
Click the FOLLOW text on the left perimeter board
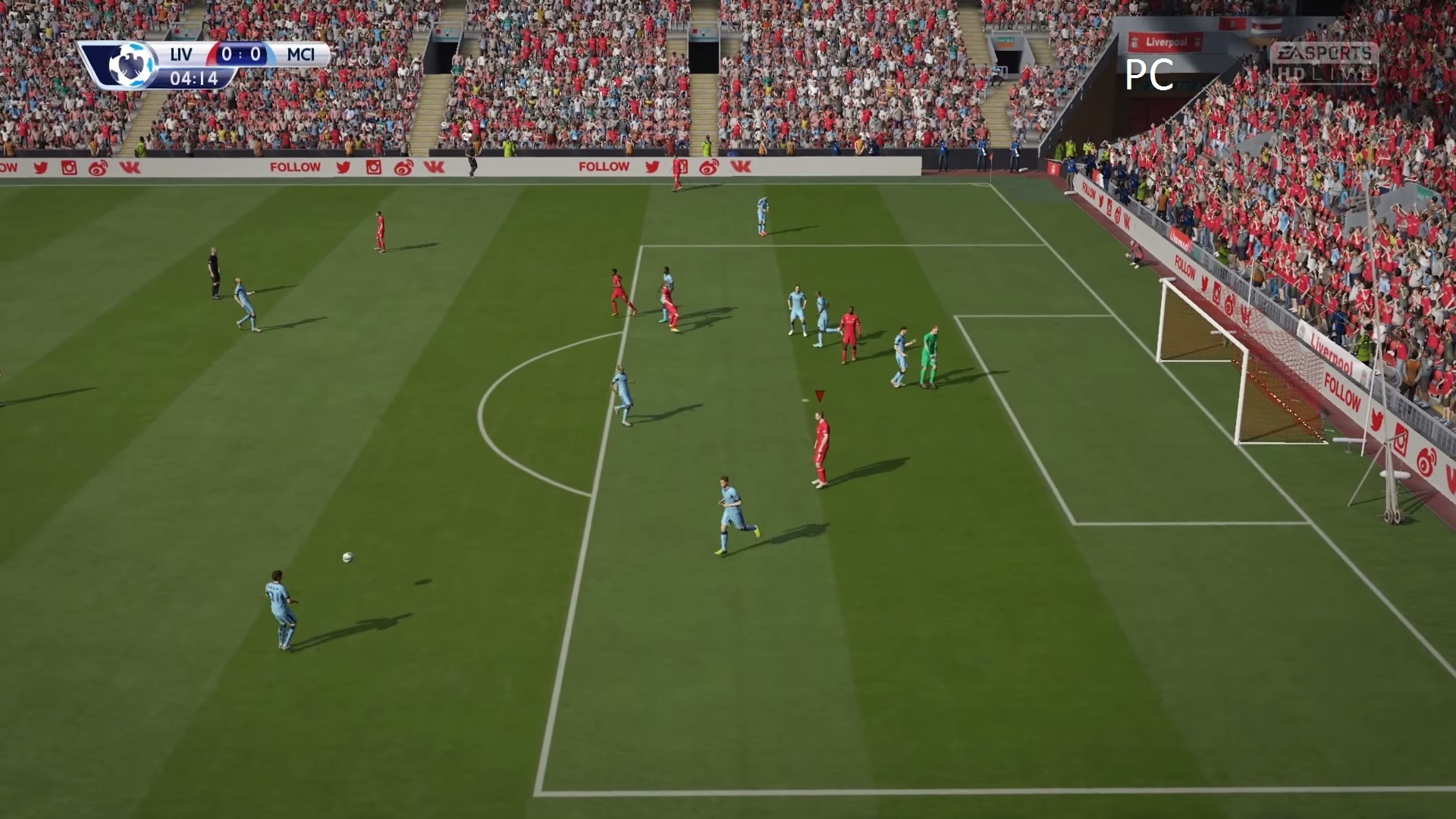point(295,166)
